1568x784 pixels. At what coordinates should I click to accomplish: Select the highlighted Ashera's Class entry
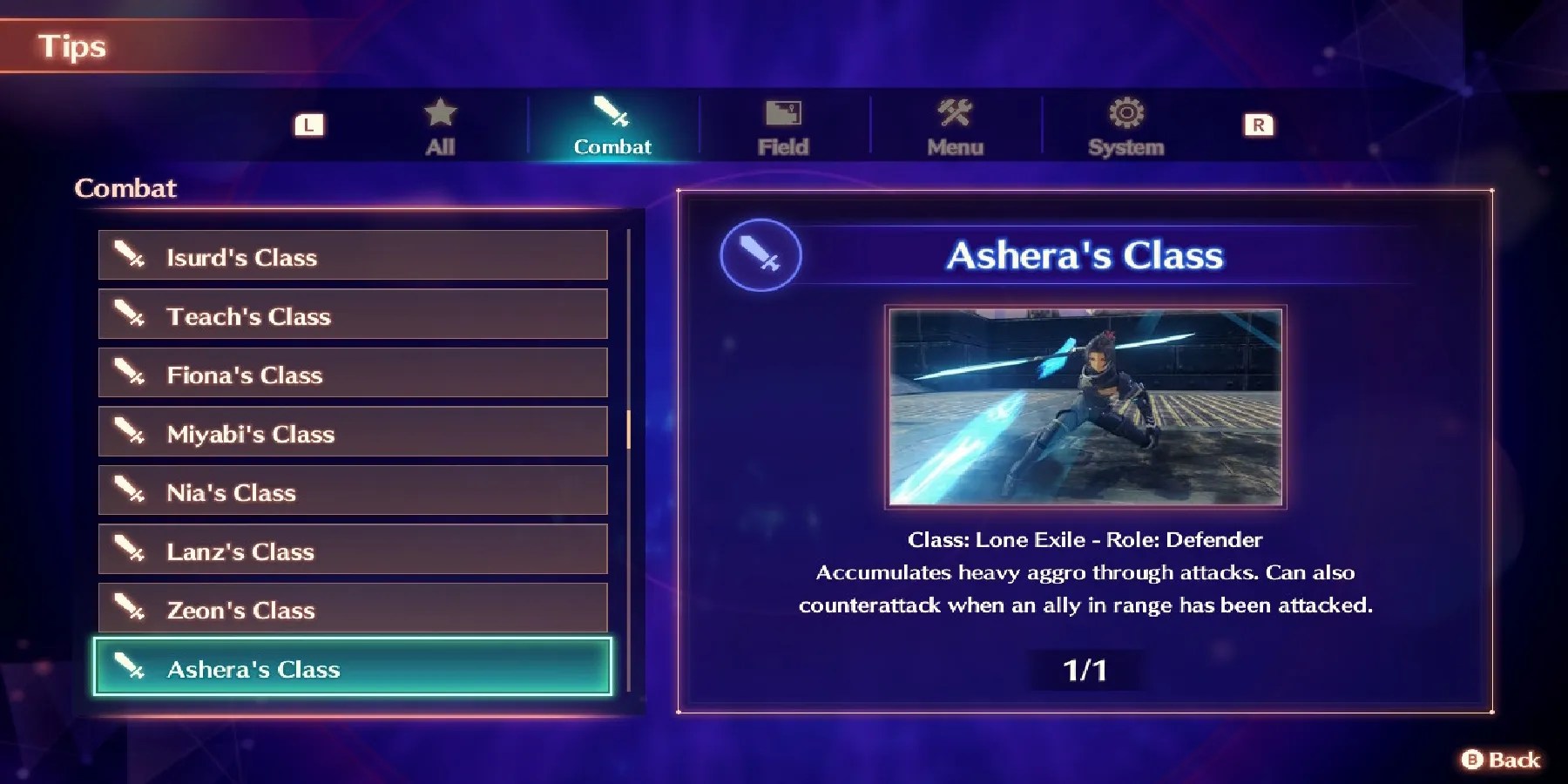coord(352,669)
